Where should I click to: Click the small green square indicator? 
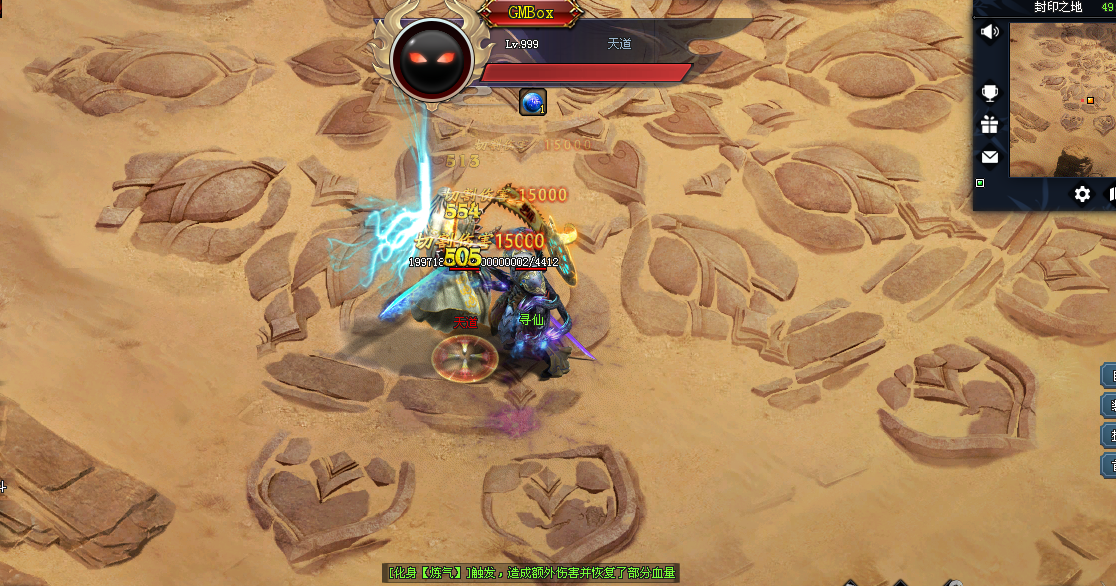[980, 183]
